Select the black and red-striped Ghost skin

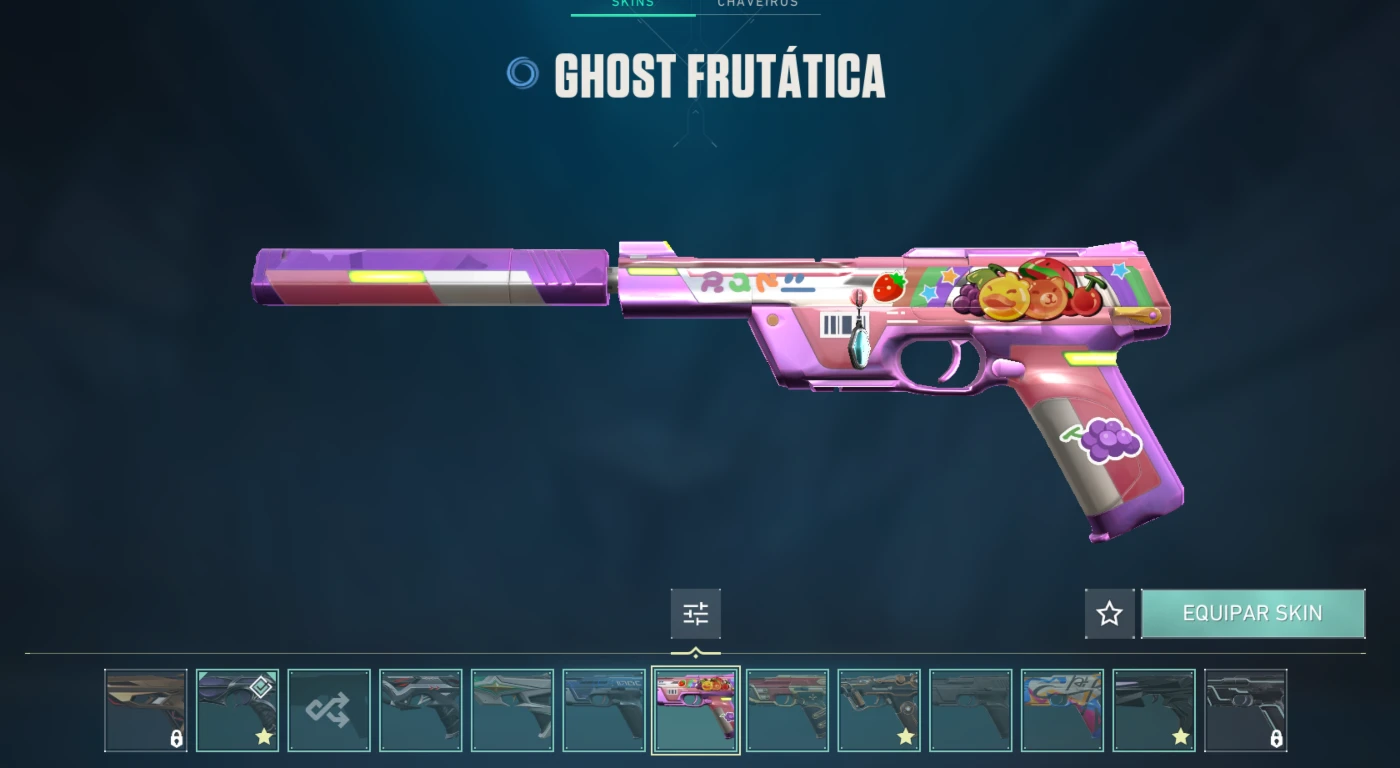(x=420, y=710)
